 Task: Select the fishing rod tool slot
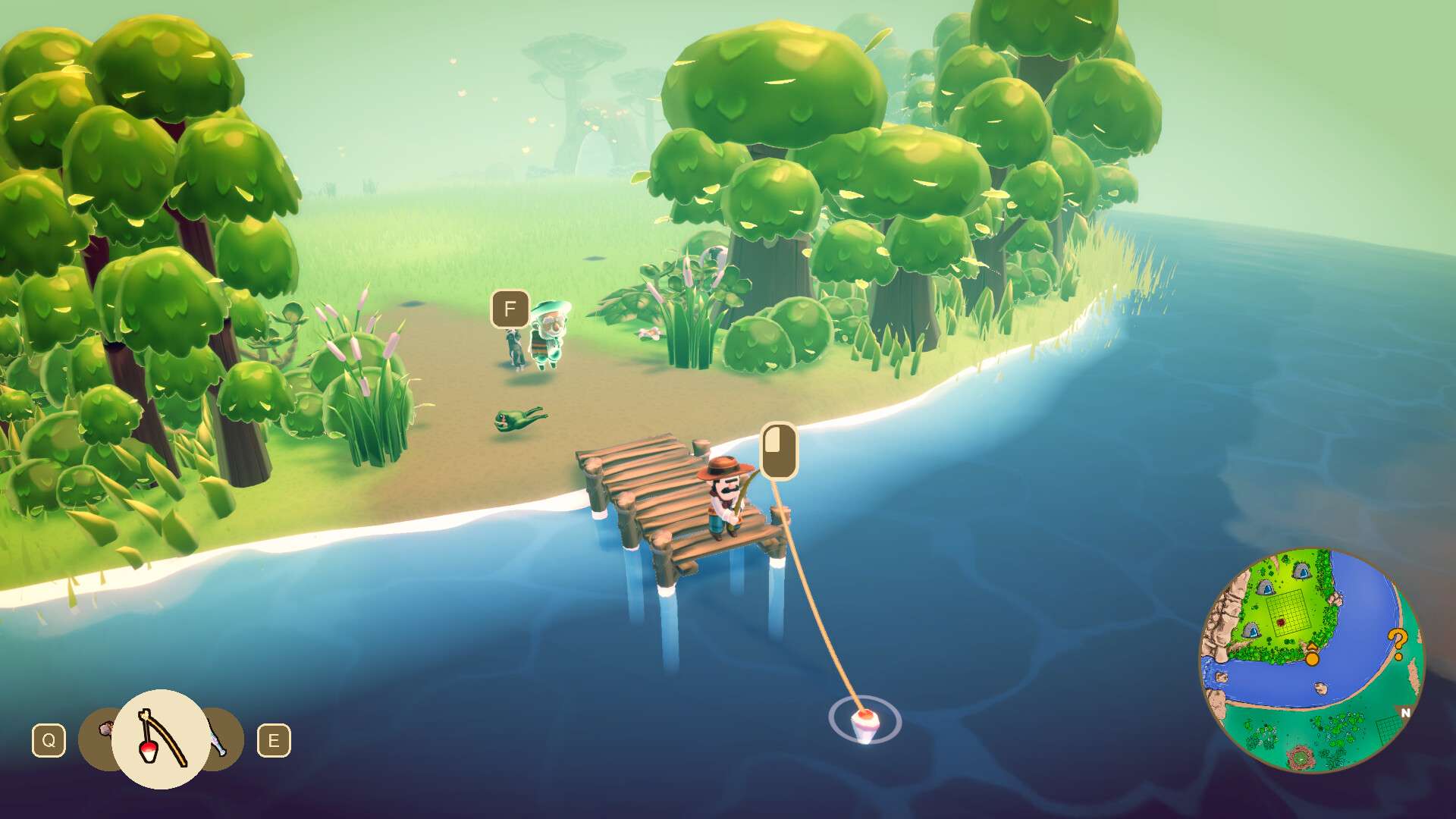click(x=161, y=739)
